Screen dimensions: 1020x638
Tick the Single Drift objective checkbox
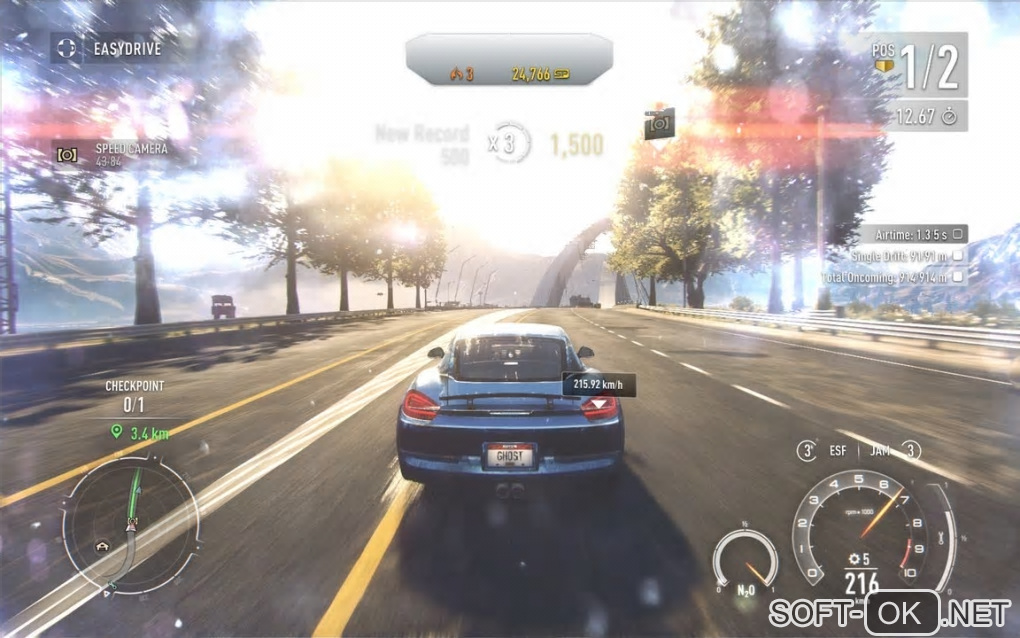coord(957,255)
